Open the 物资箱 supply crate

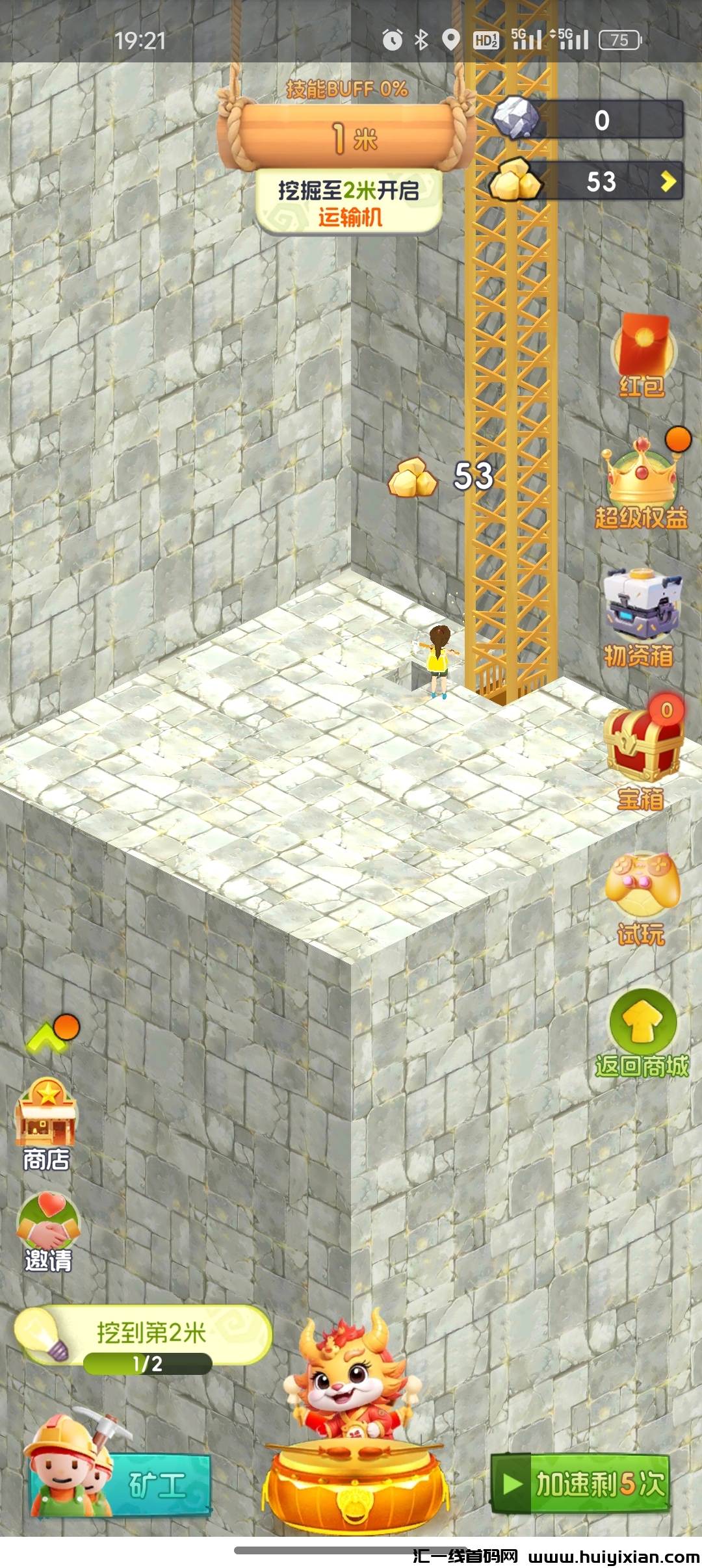point(641,618)
